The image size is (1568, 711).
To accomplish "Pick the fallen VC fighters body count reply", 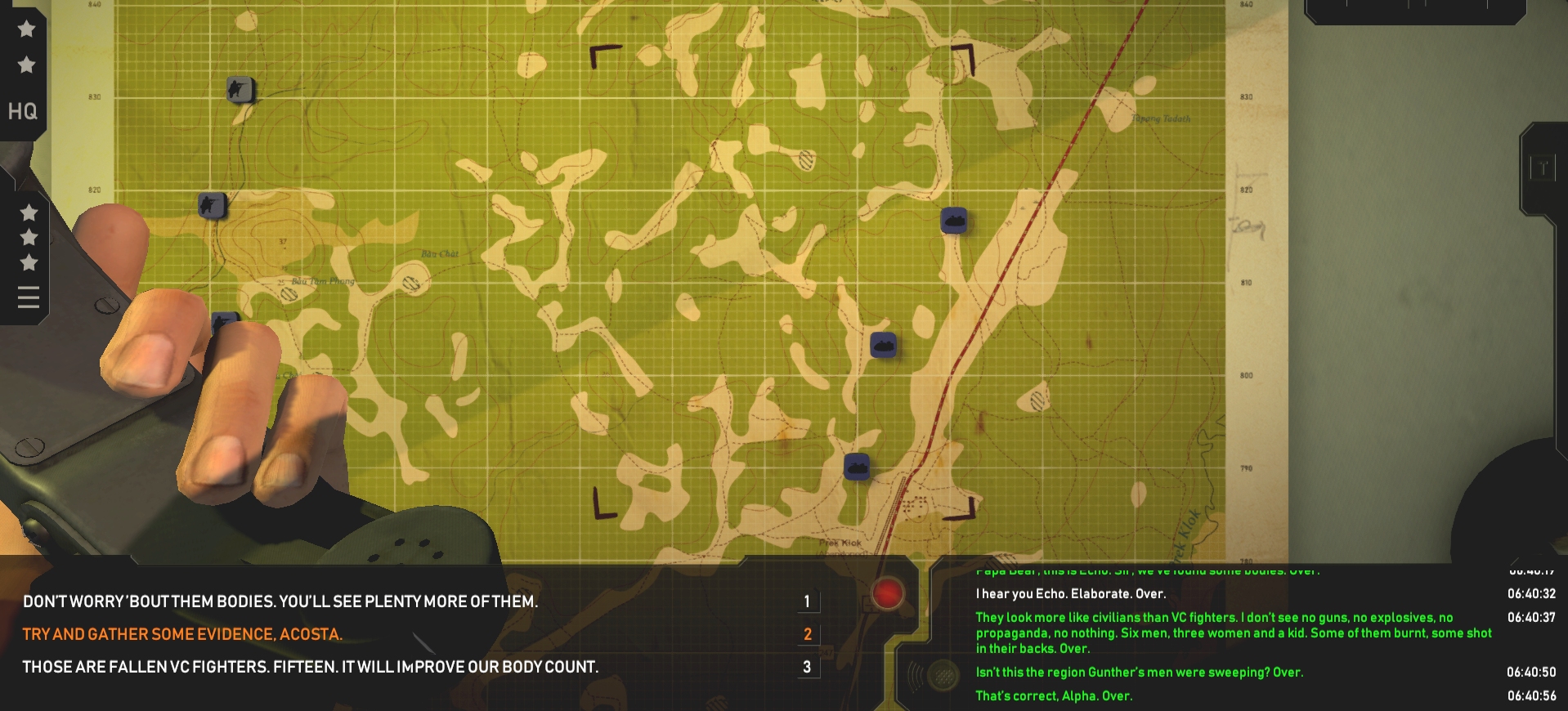I will 311,667.
